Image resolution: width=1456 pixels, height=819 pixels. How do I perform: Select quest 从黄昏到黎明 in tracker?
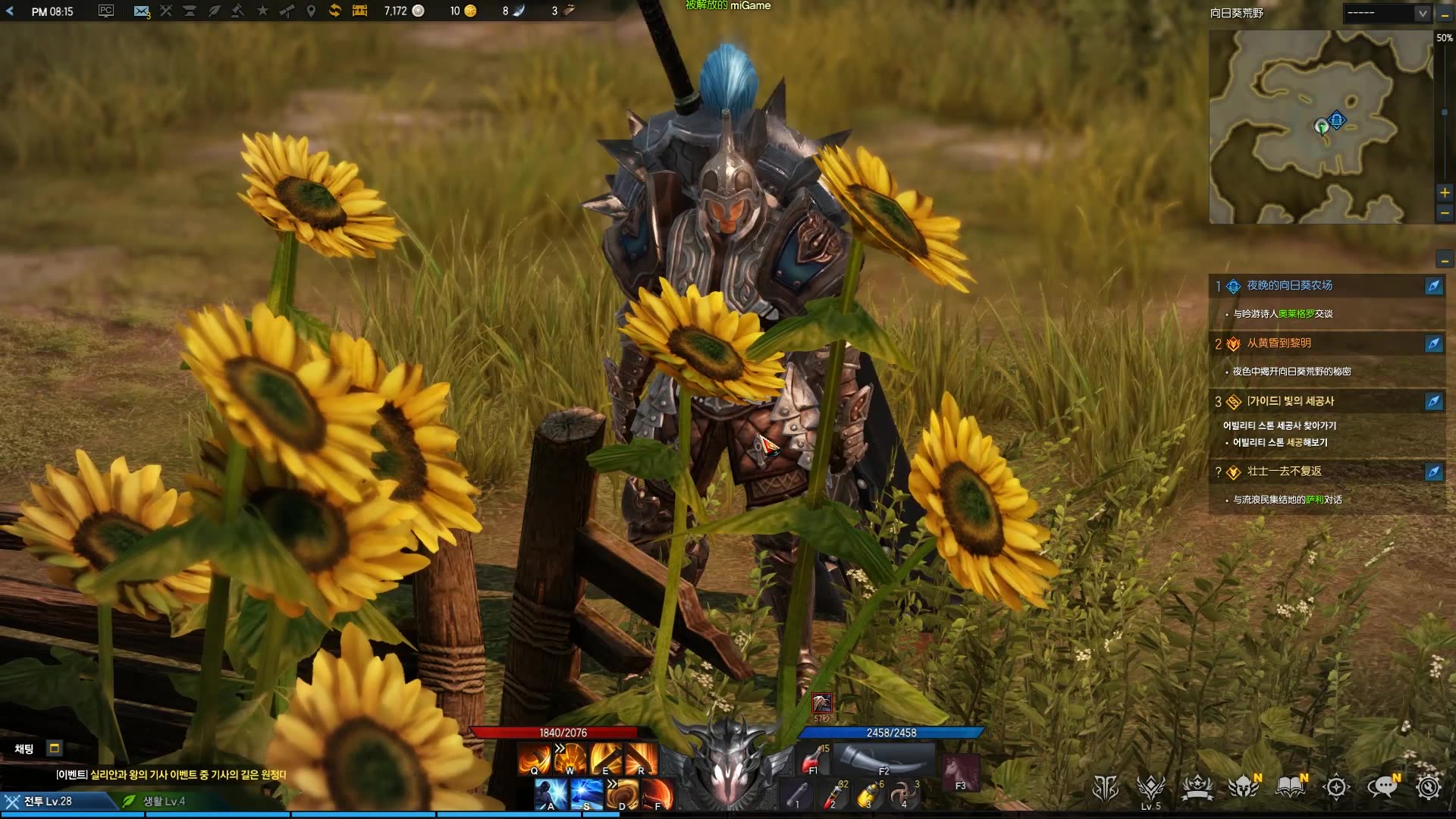[x=1279, y=344]
